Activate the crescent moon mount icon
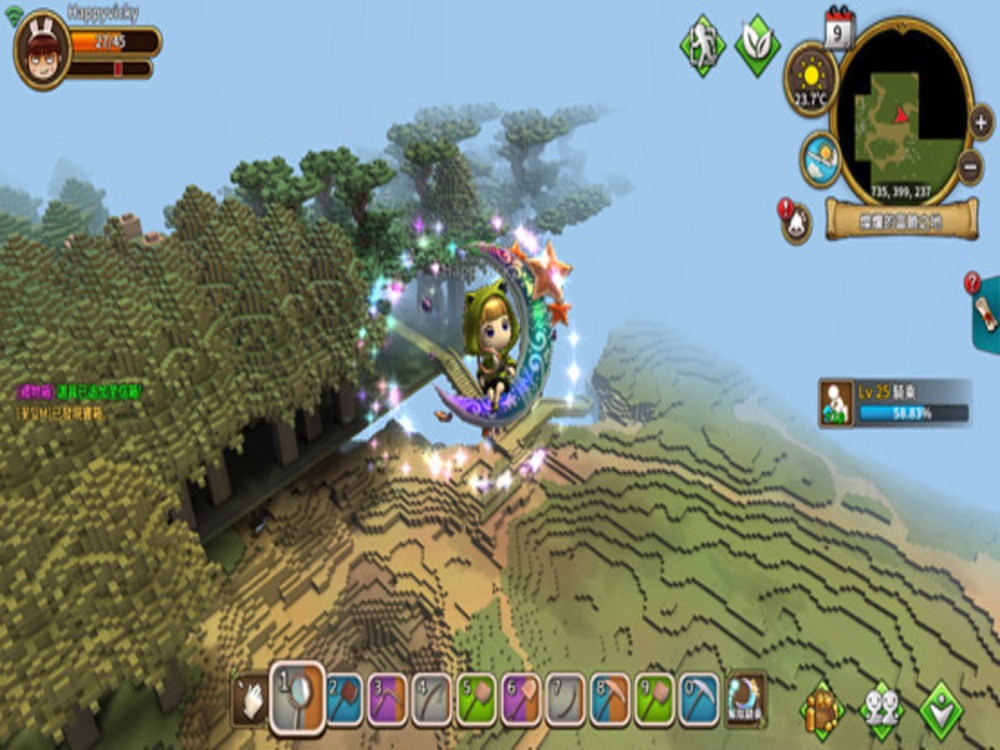The width and height of the screenshot is (1000, 750). click(x=746, y=697)
